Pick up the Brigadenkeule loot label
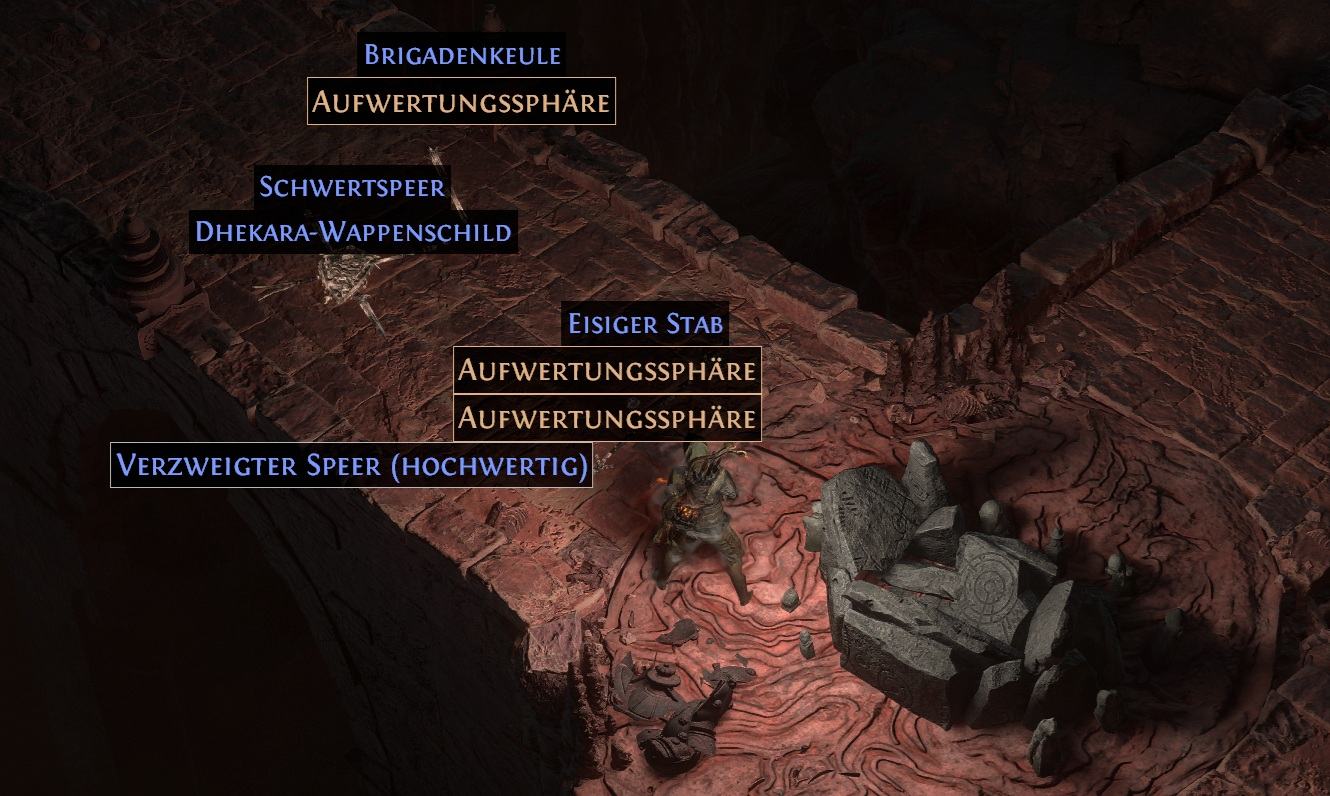This screenshot has width=1330, height=796. [462, 54]
